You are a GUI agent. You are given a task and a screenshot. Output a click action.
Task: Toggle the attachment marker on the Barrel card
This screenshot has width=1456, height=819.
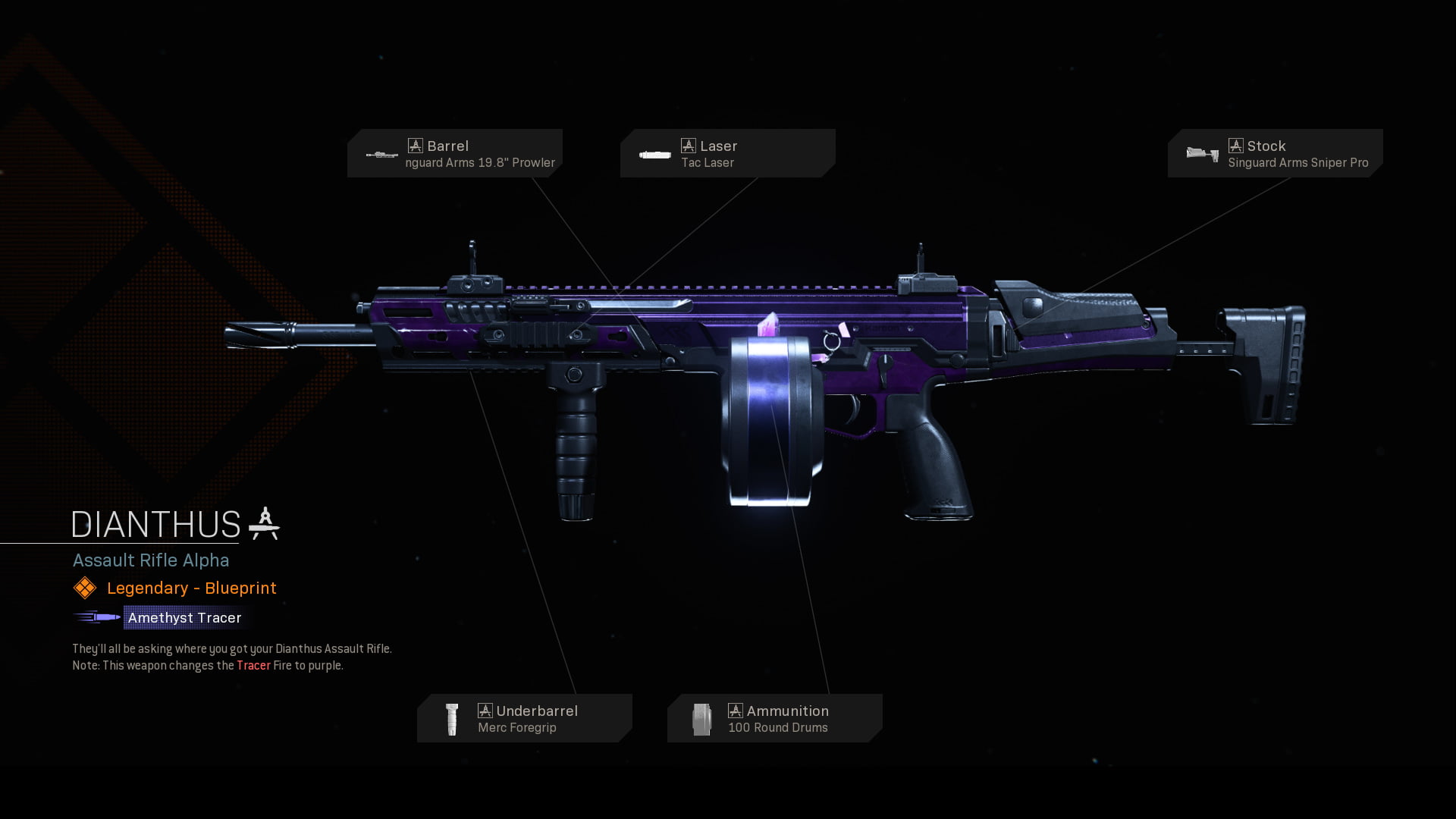point(416,144)
